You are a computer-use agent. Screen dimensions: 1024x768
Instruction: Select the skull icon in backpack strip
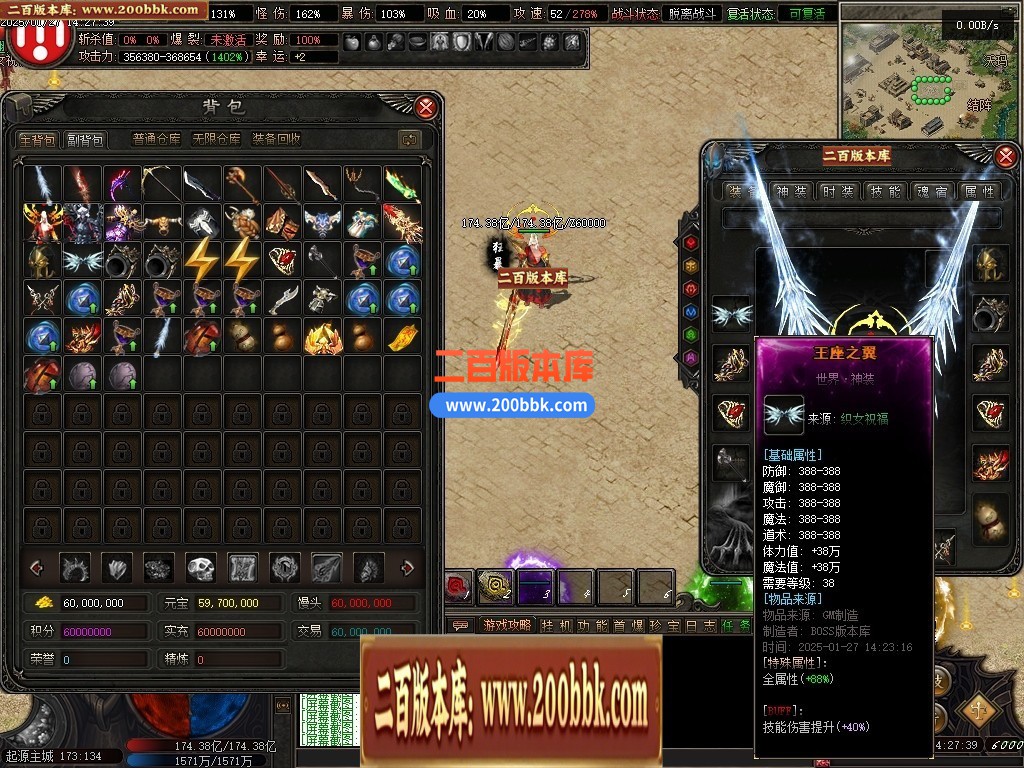201,568
